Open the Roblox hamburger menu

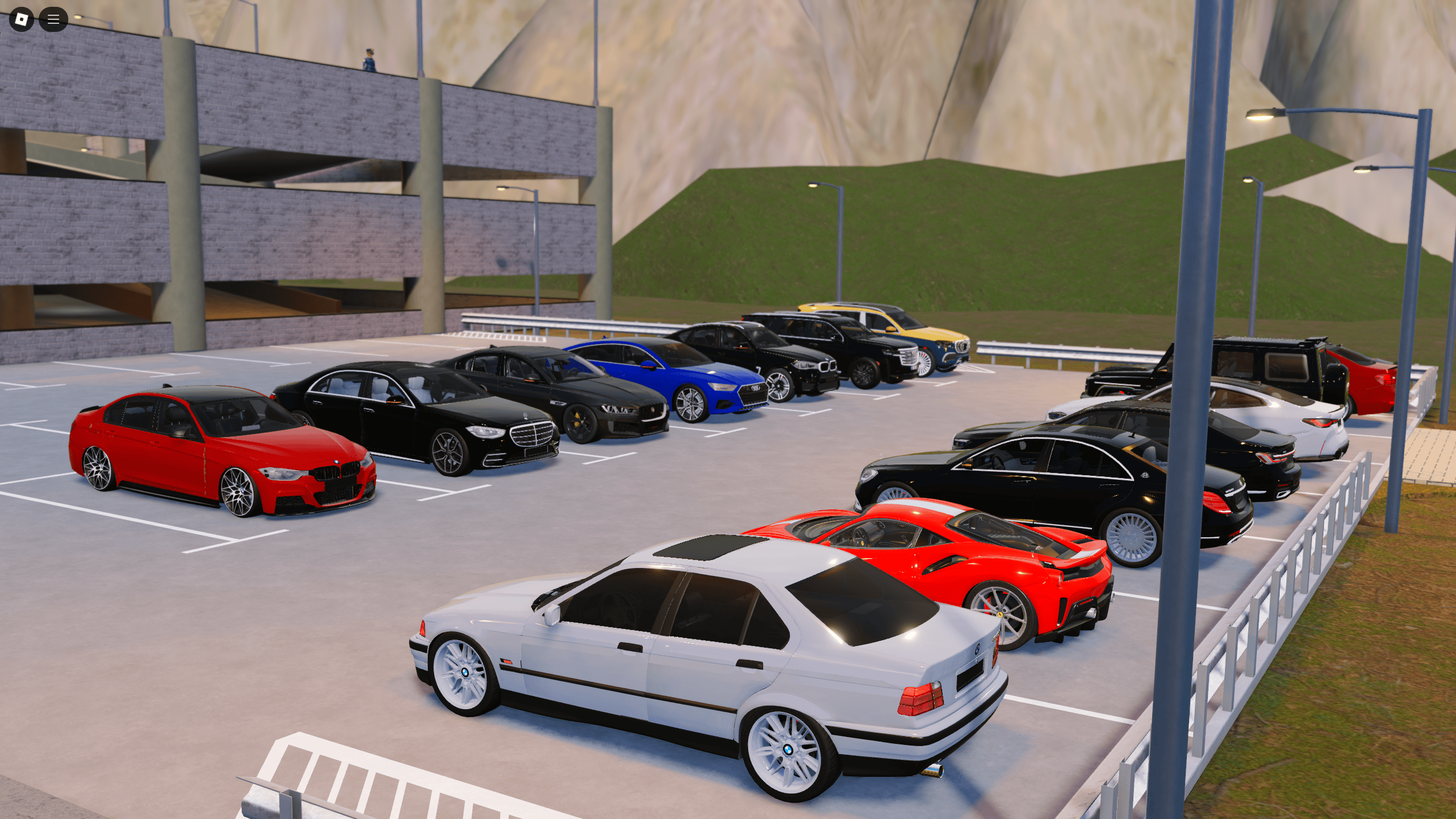[x=53, y=19]
